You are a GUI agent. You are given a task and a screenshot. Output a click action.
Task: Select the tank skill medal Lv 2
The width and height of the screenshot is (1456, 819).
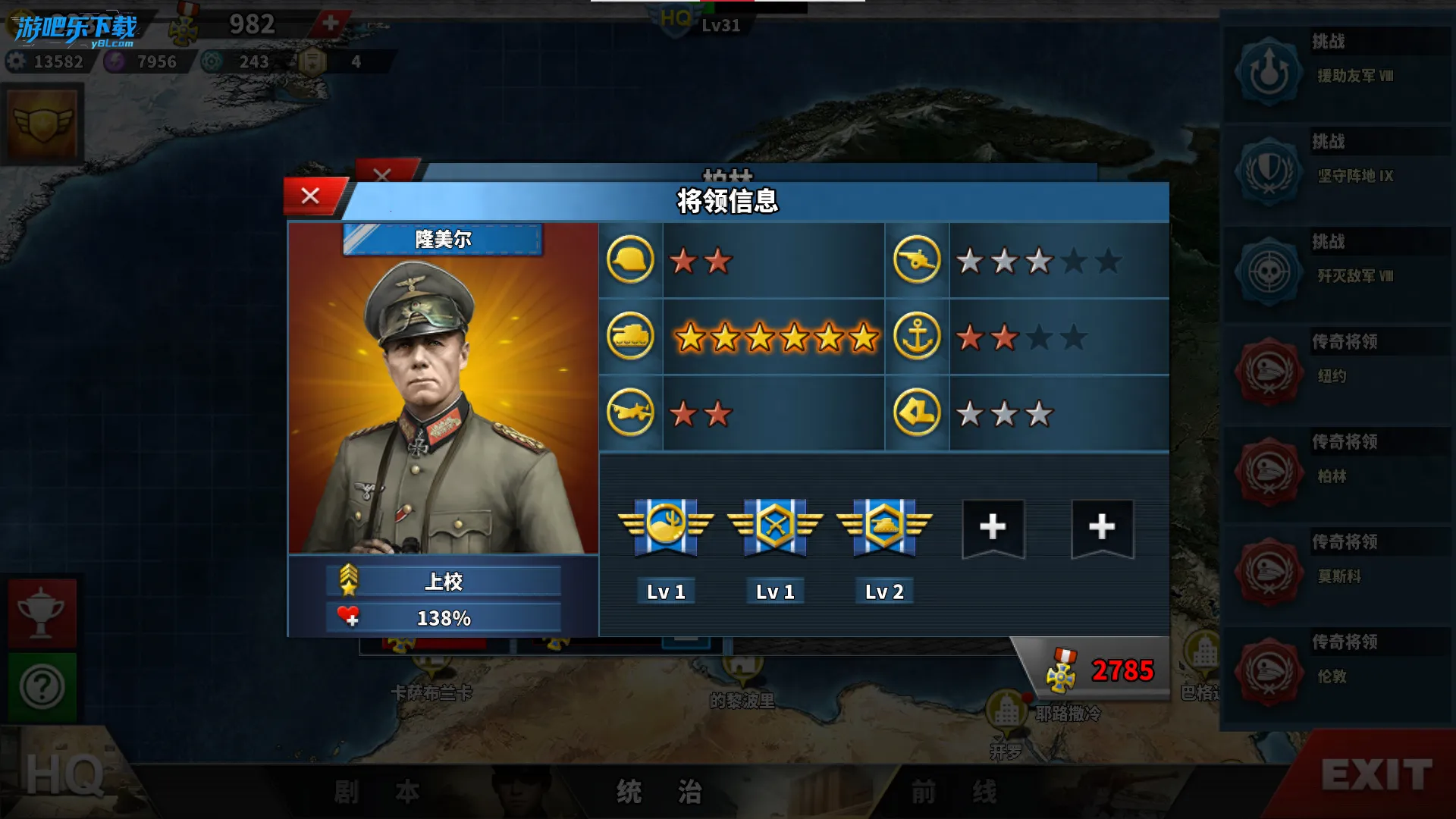tap(884, 526)
